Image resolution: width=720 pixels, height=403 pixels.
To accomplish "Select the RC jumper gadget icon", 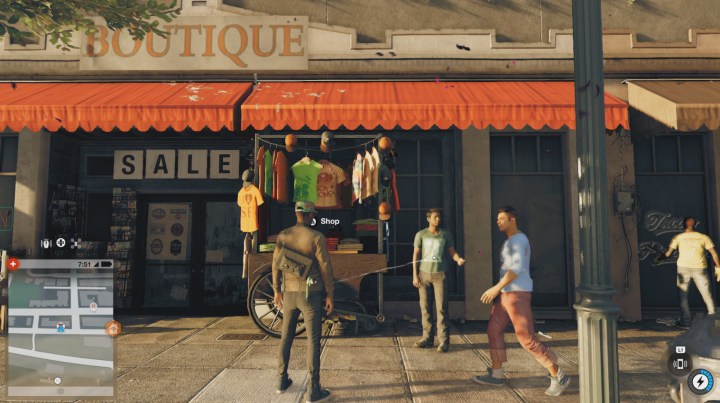I will (45, 243).
